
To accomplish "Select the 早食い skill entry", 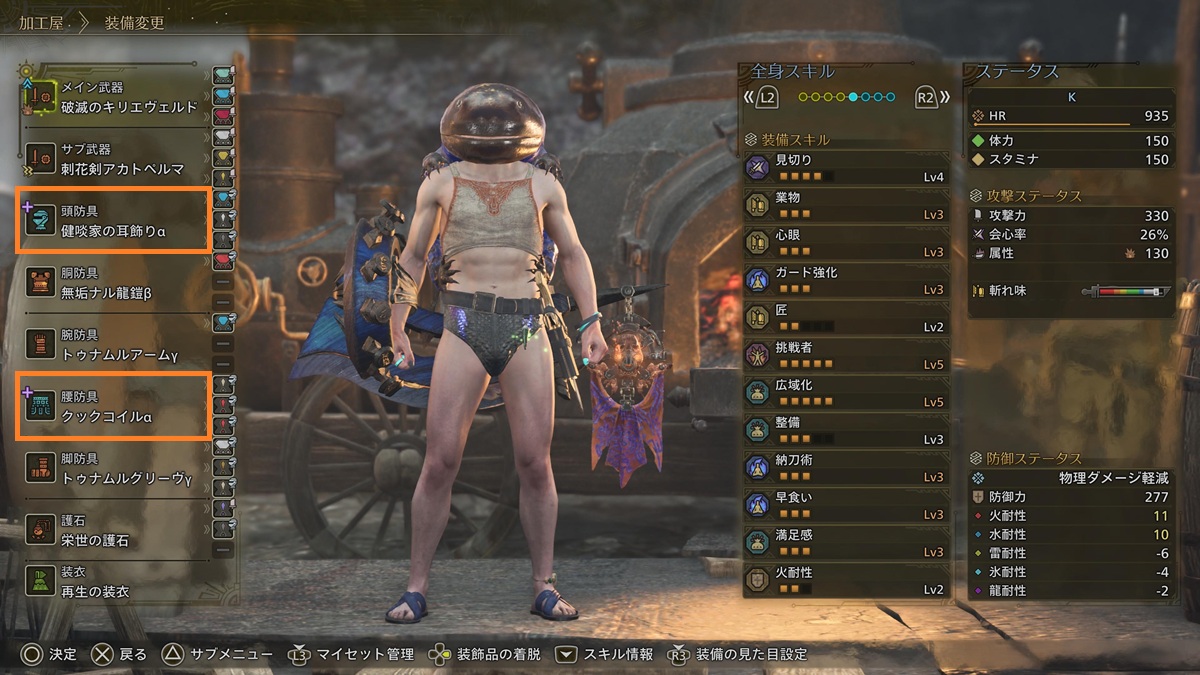I will (x=845, y=506).
